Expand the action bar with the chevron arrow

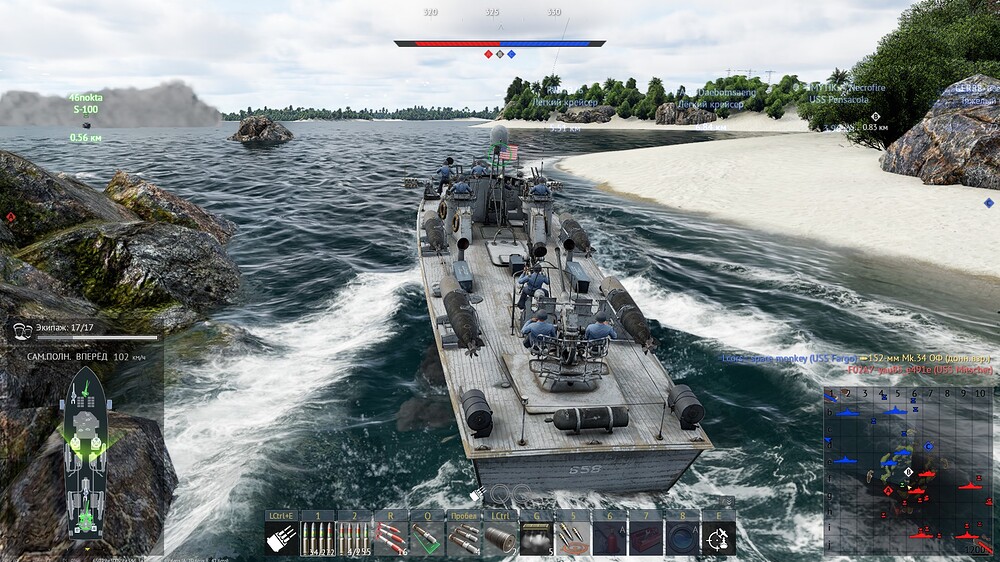[728, 501]
